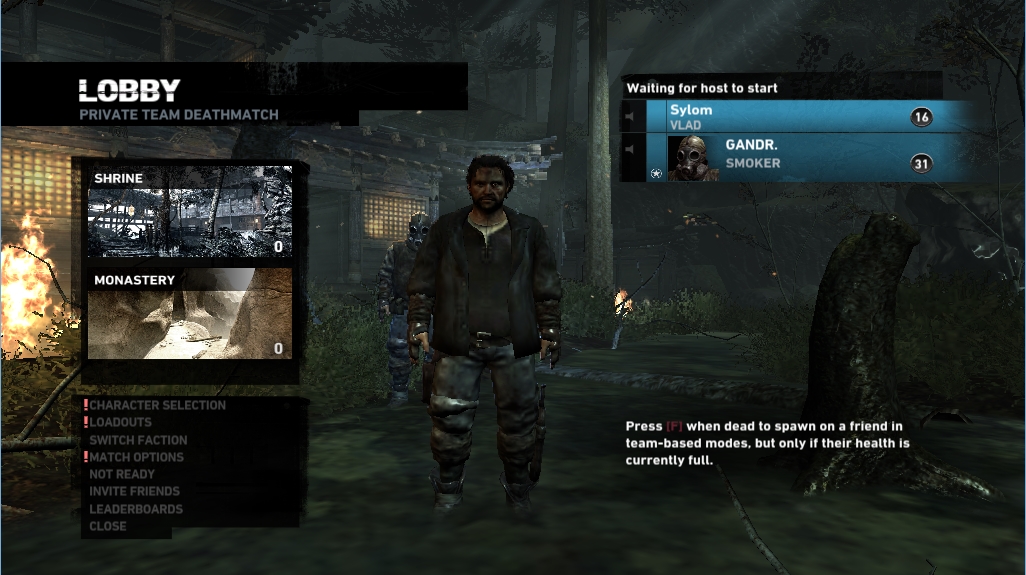Viewport: 1026px width, 575px height.
Task: Open Character Selection
Action: (157, 405)
